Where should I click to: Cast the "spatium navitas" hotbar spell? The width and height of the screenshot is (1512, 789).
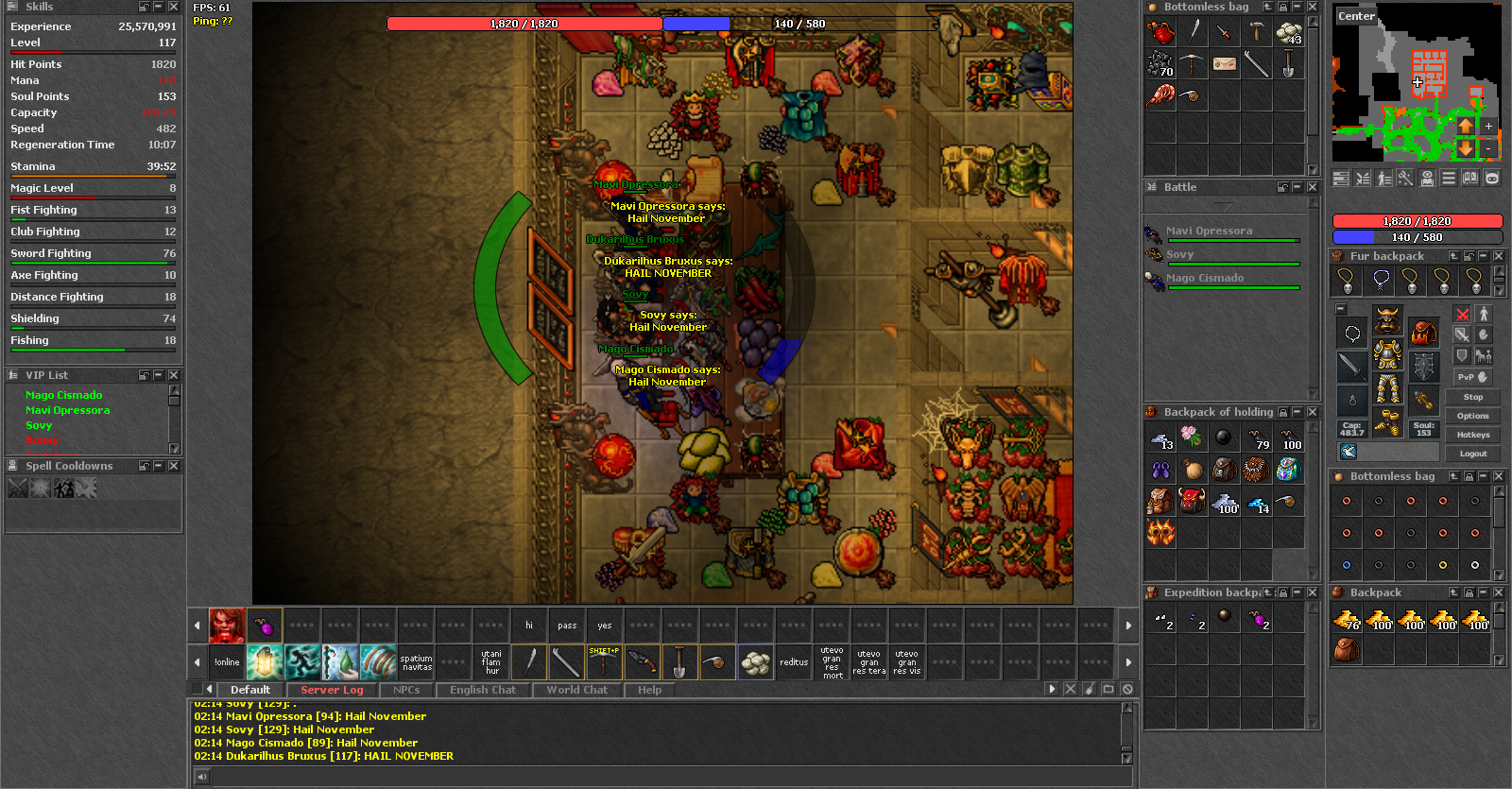click(x=416, y=662)
